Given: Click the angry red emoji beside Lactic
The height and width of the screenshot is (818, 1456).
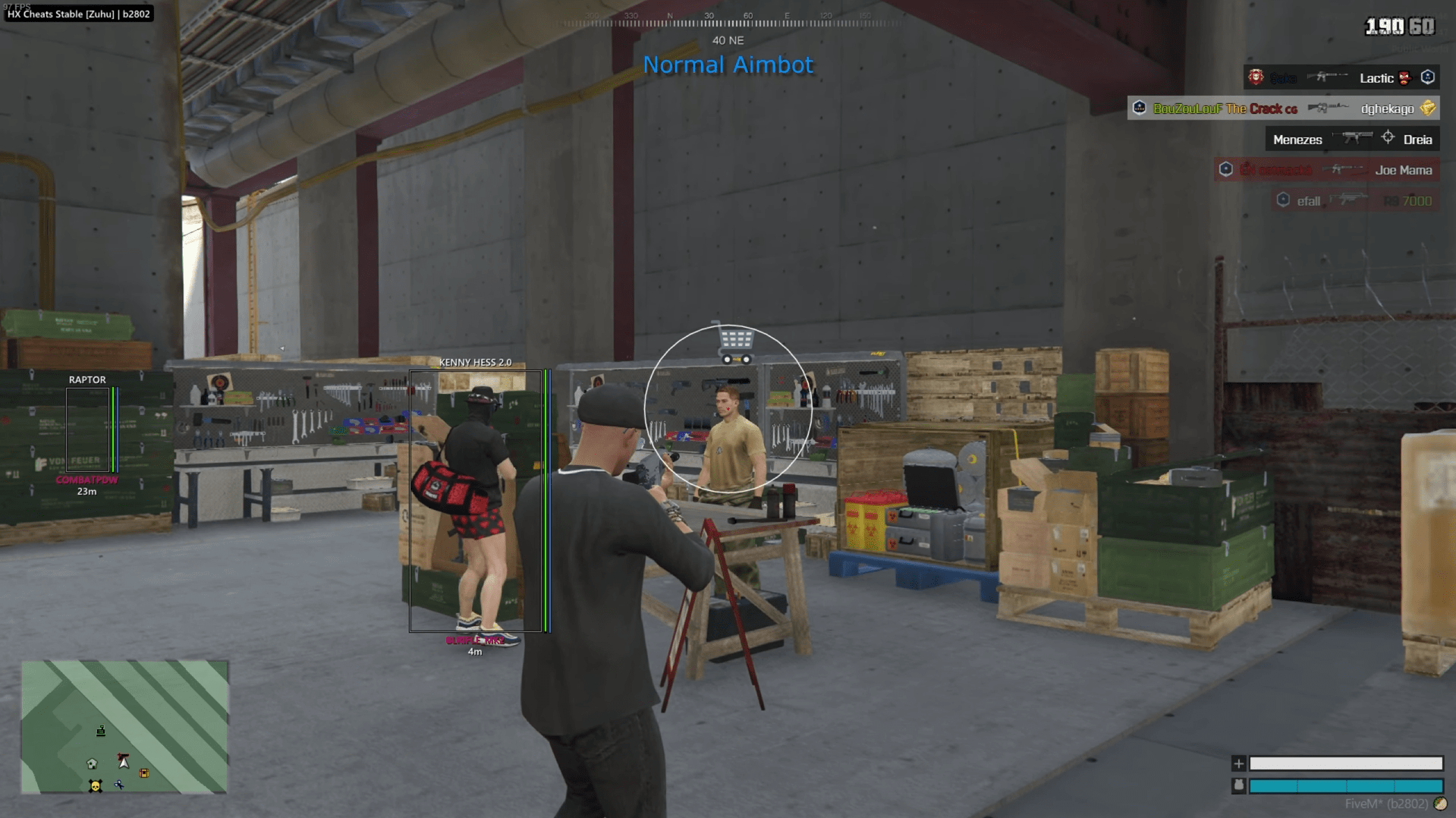Looking at the screenshot, I should [x=1403, y=79].
